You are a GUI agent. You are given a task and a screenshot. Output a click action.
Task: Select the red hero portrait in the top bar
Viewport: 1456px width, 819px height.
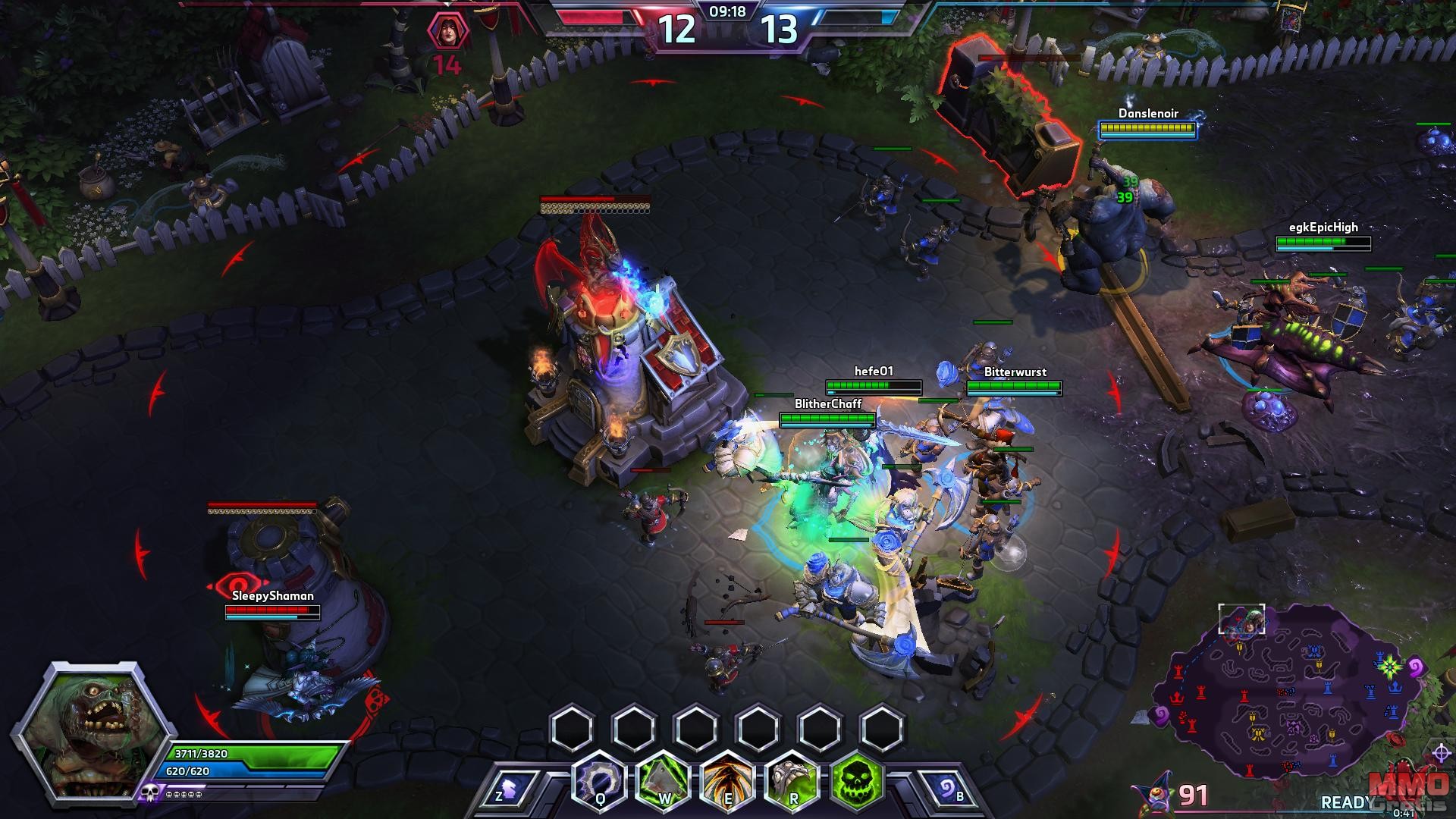[447, 32]
